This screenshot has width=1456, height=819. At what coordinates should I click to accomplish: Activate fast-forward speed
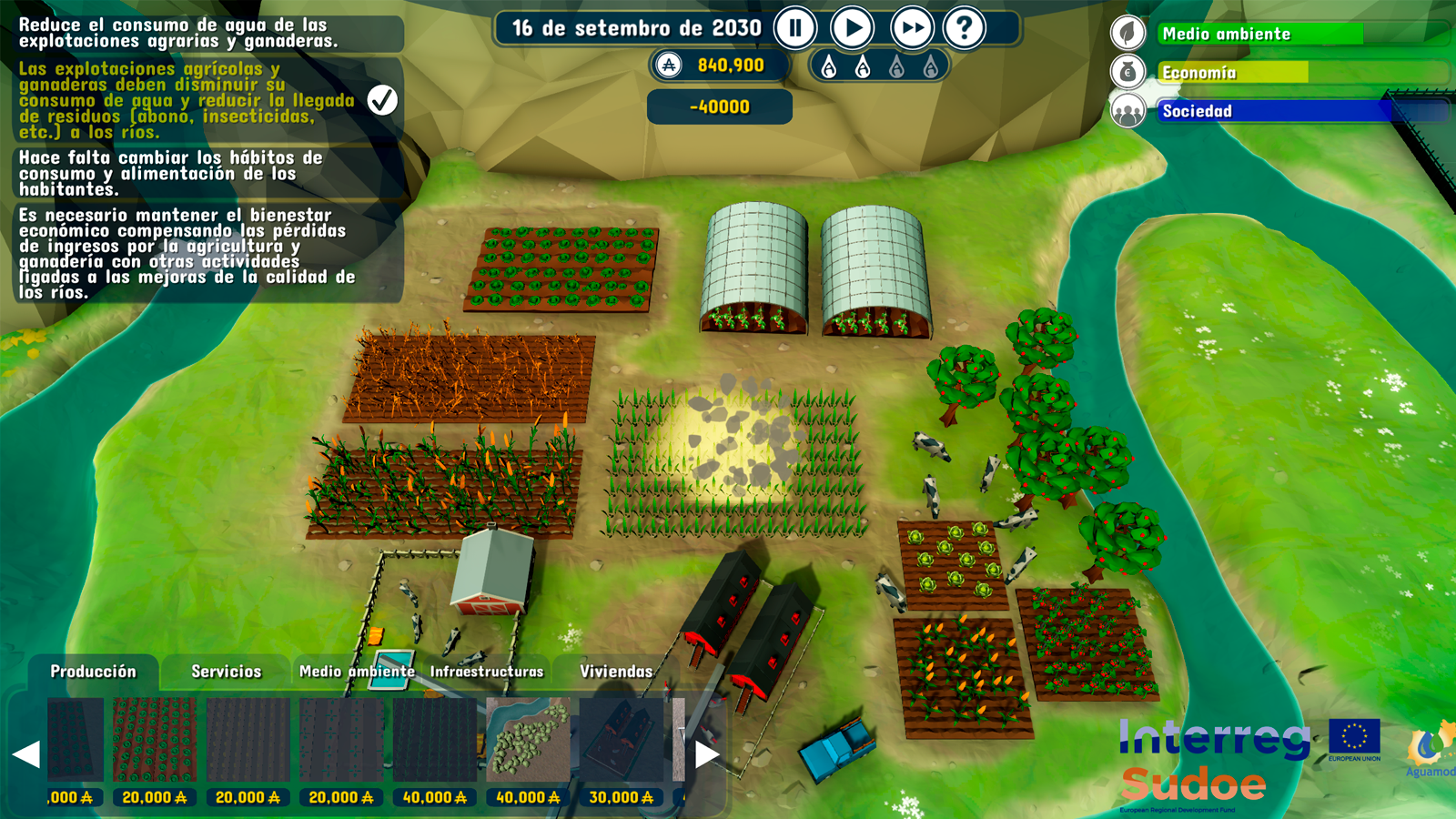click(911, 28)
